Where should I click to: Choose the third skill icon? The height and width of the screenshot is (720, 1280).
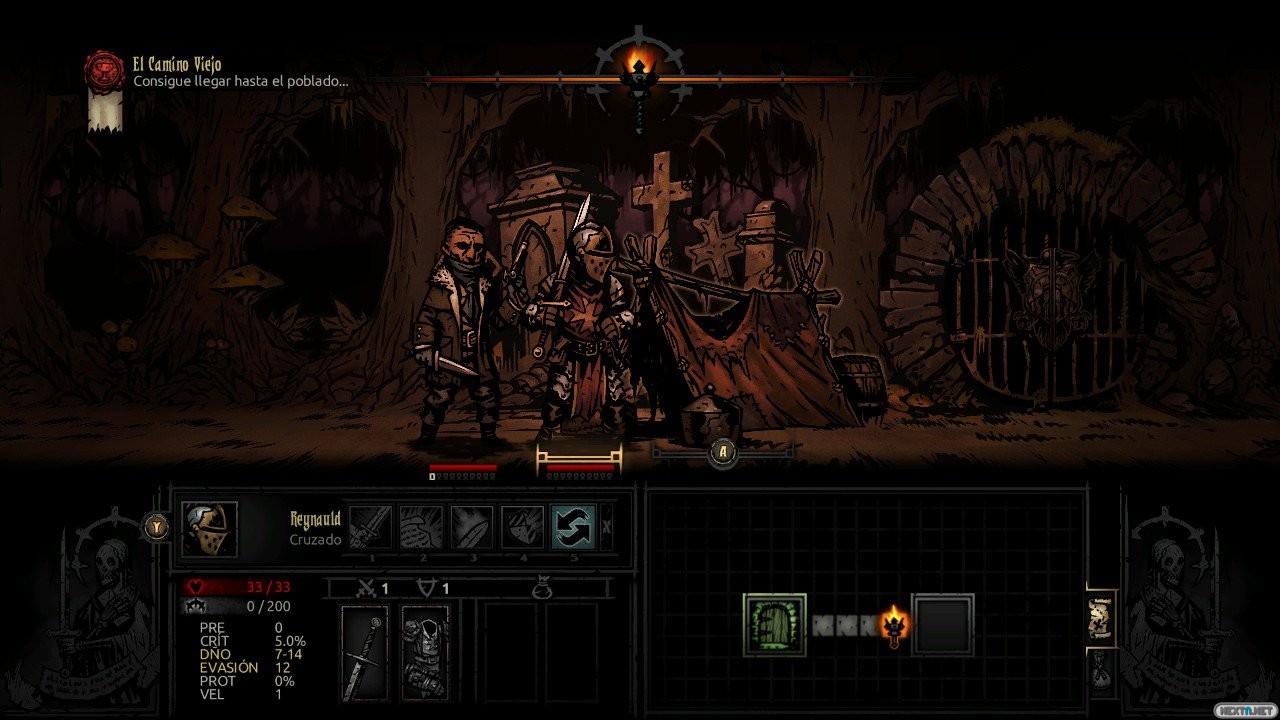coord(471,527)
